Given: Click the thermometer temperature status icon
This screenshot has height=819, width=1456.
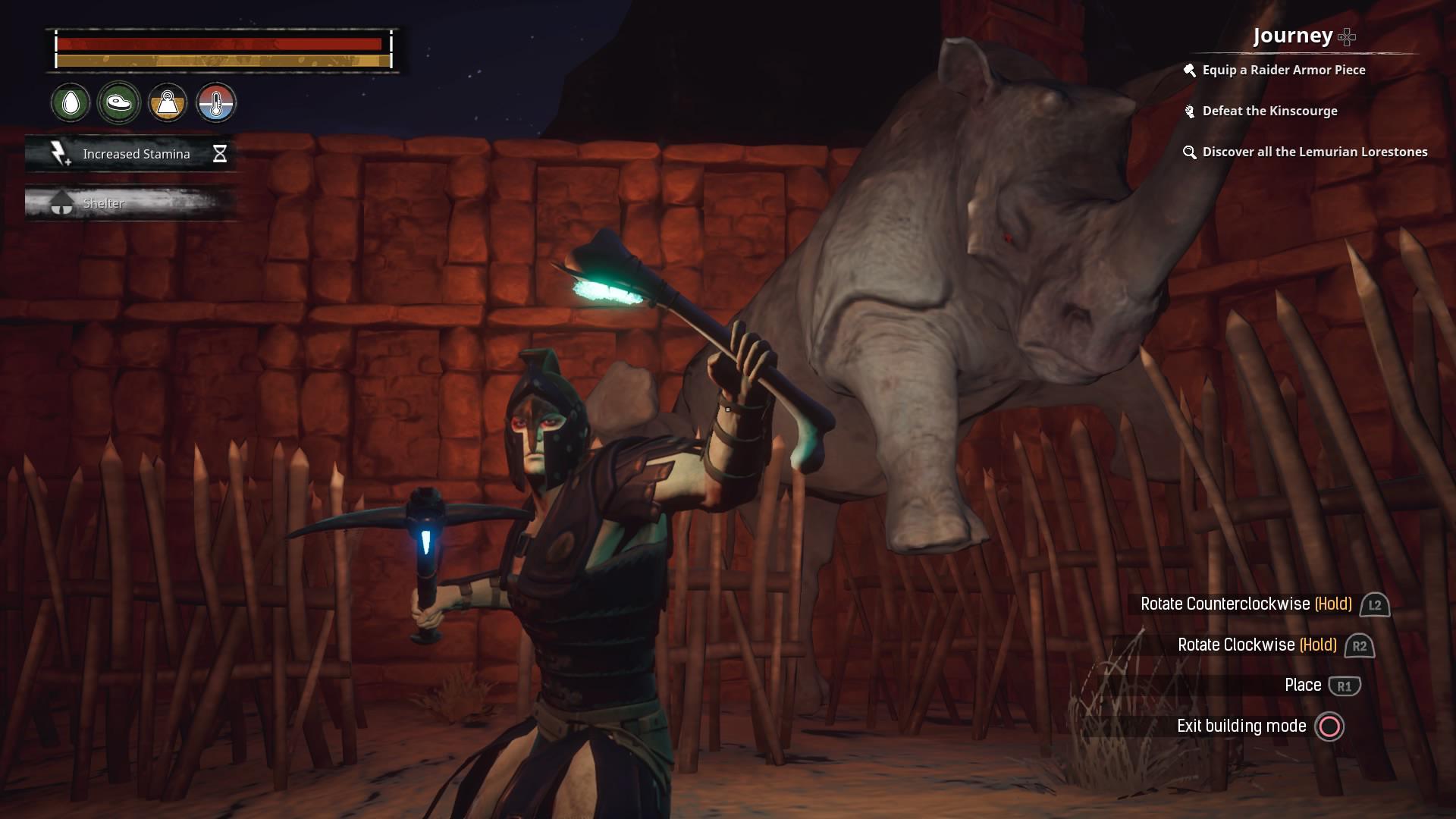Looking at the screenshot, I should coord(218,103).
